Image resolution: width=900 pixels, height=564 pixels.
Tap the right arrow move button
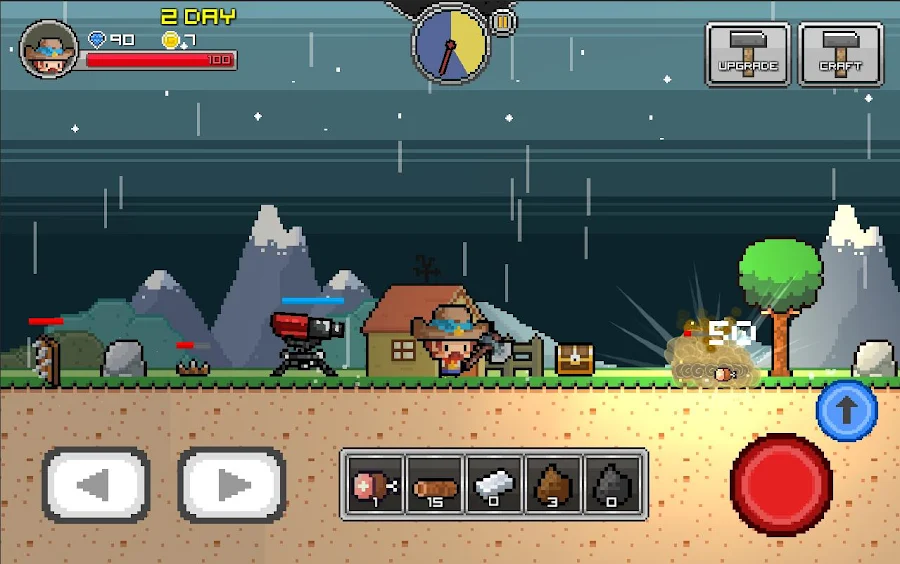point(232,486)
